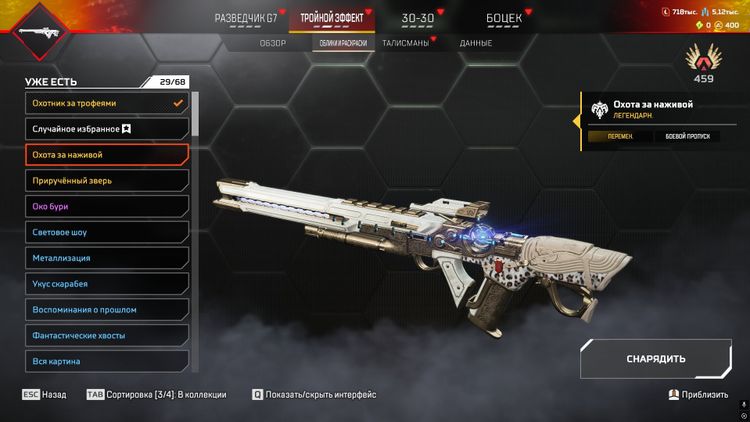Select the Воспоминания о прошлом skin
Screen dimensions: 750x422
pyautogui.click(x=106, y=310)
